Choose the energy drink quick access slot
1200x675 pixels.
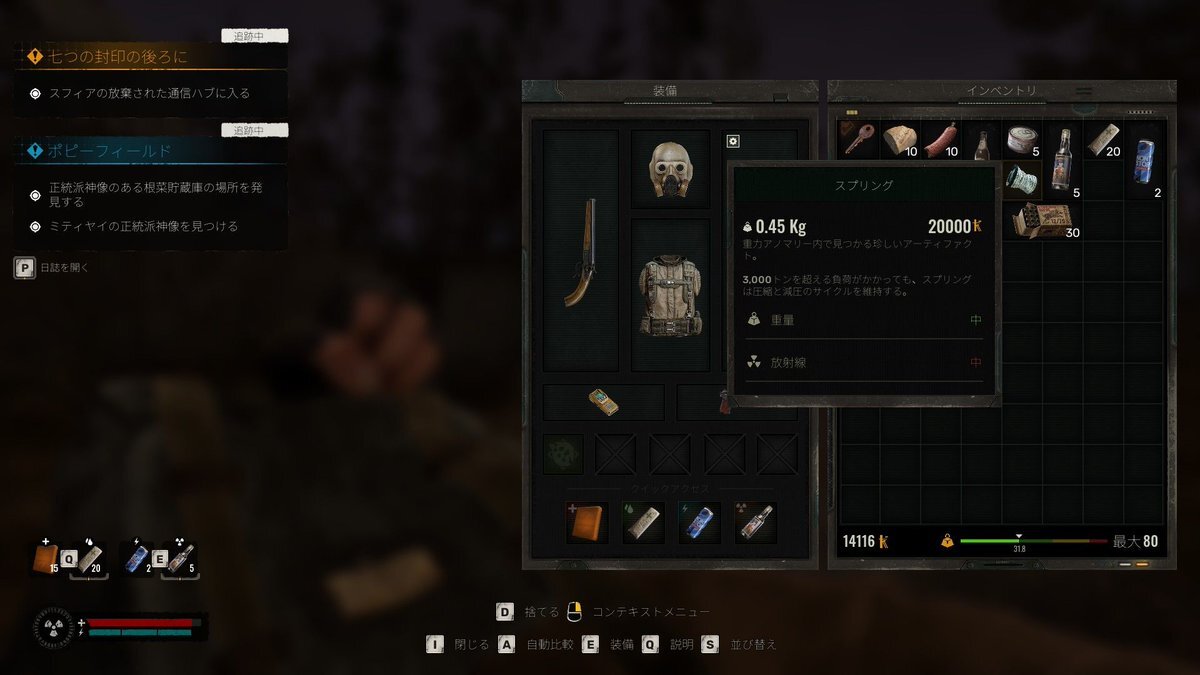tap(699, 523)
